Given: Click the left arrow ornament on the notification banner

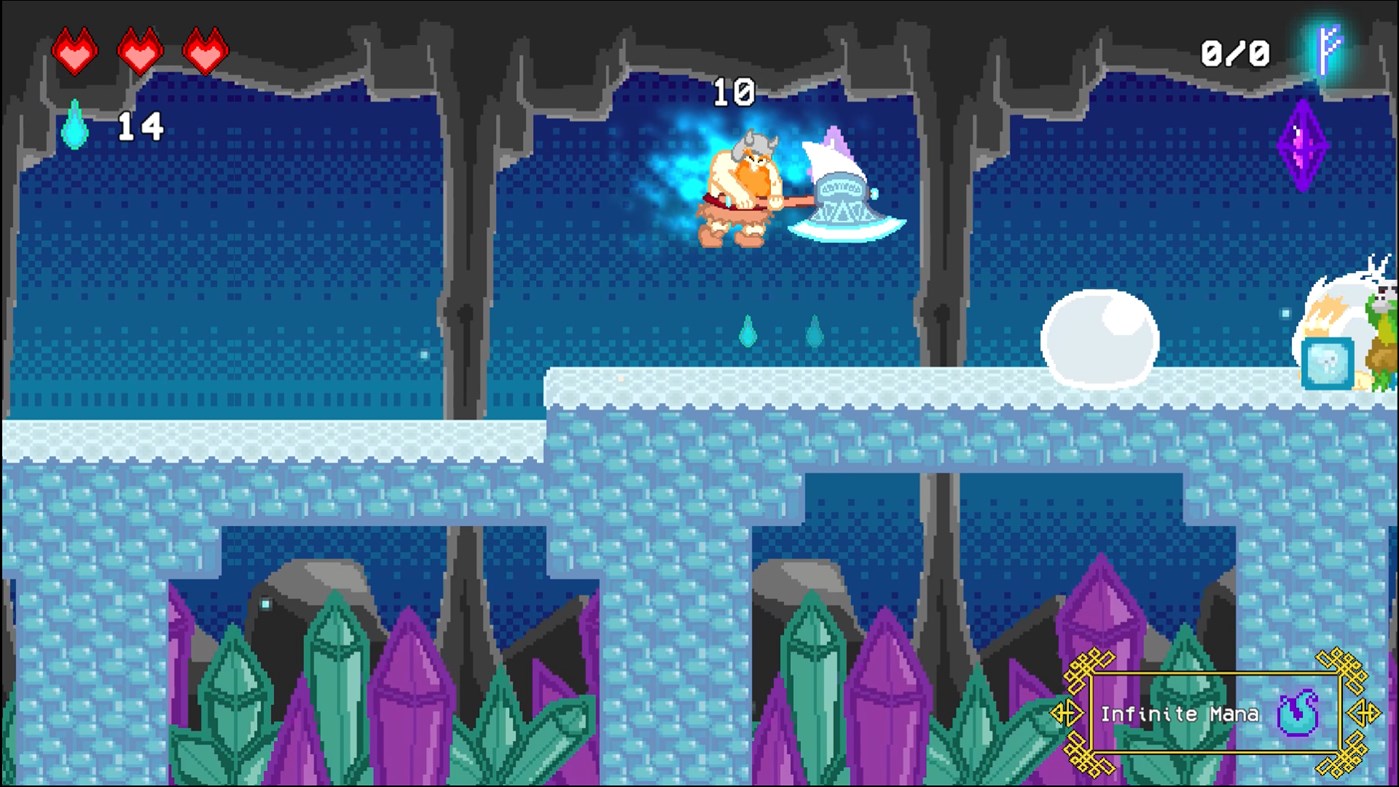Looking at the screenshot, I should pos(1069,712).
